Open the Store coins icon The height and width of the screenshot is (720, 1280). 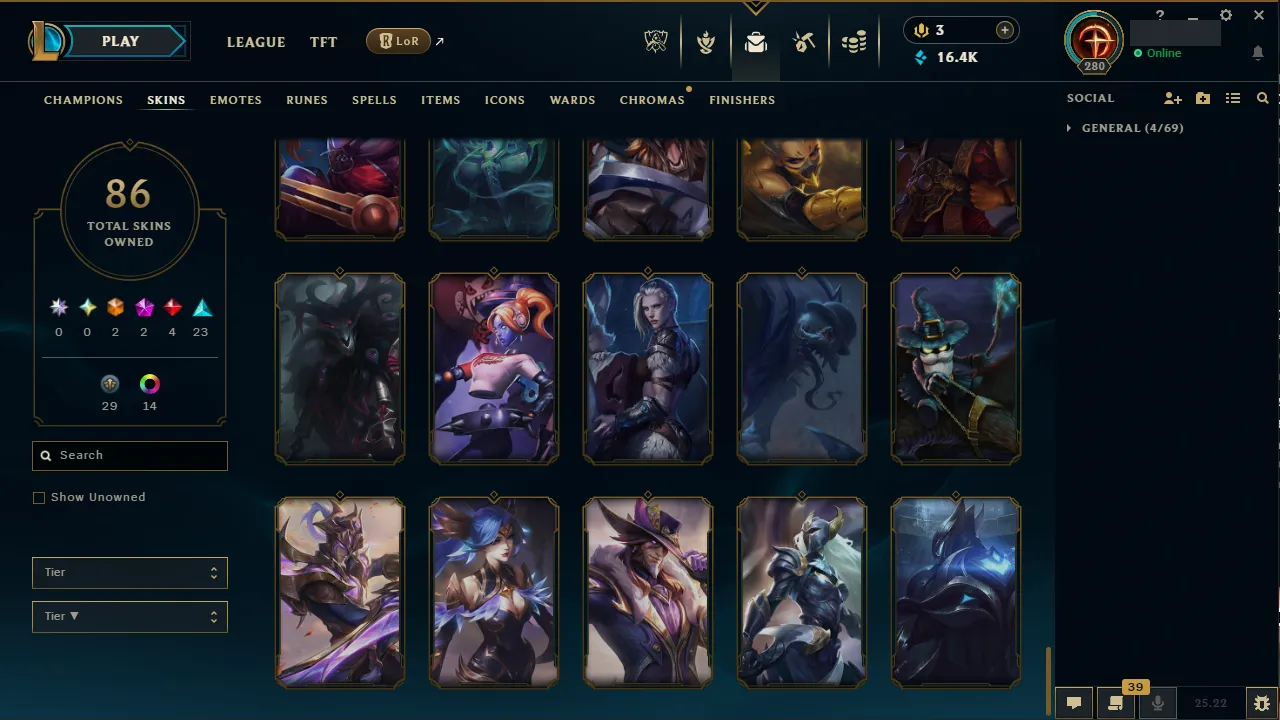click(853, 41)
